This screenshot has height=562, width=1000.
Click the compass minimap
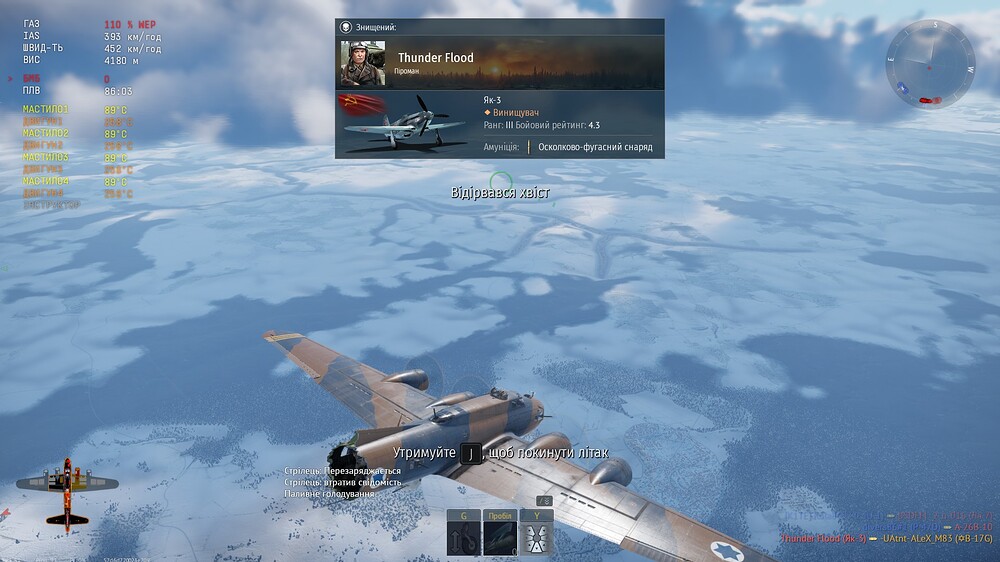coord(930,64)
